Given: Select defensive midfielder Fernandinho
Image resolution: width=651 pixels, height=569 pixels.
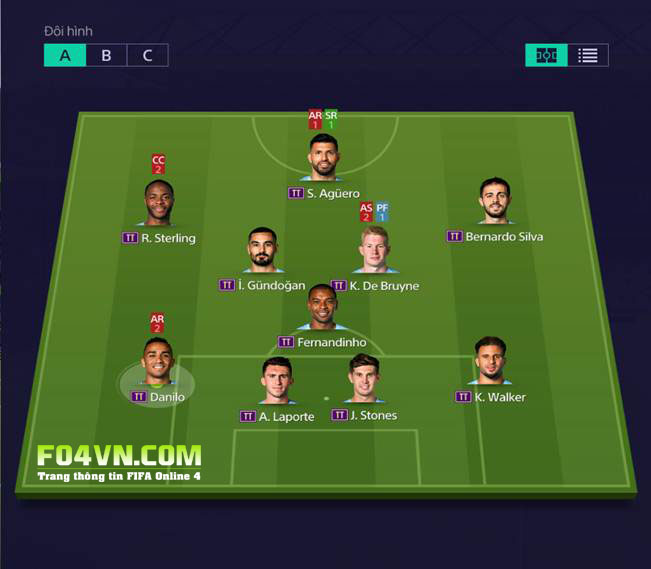Looking at the screenshot, I should 322,308.
